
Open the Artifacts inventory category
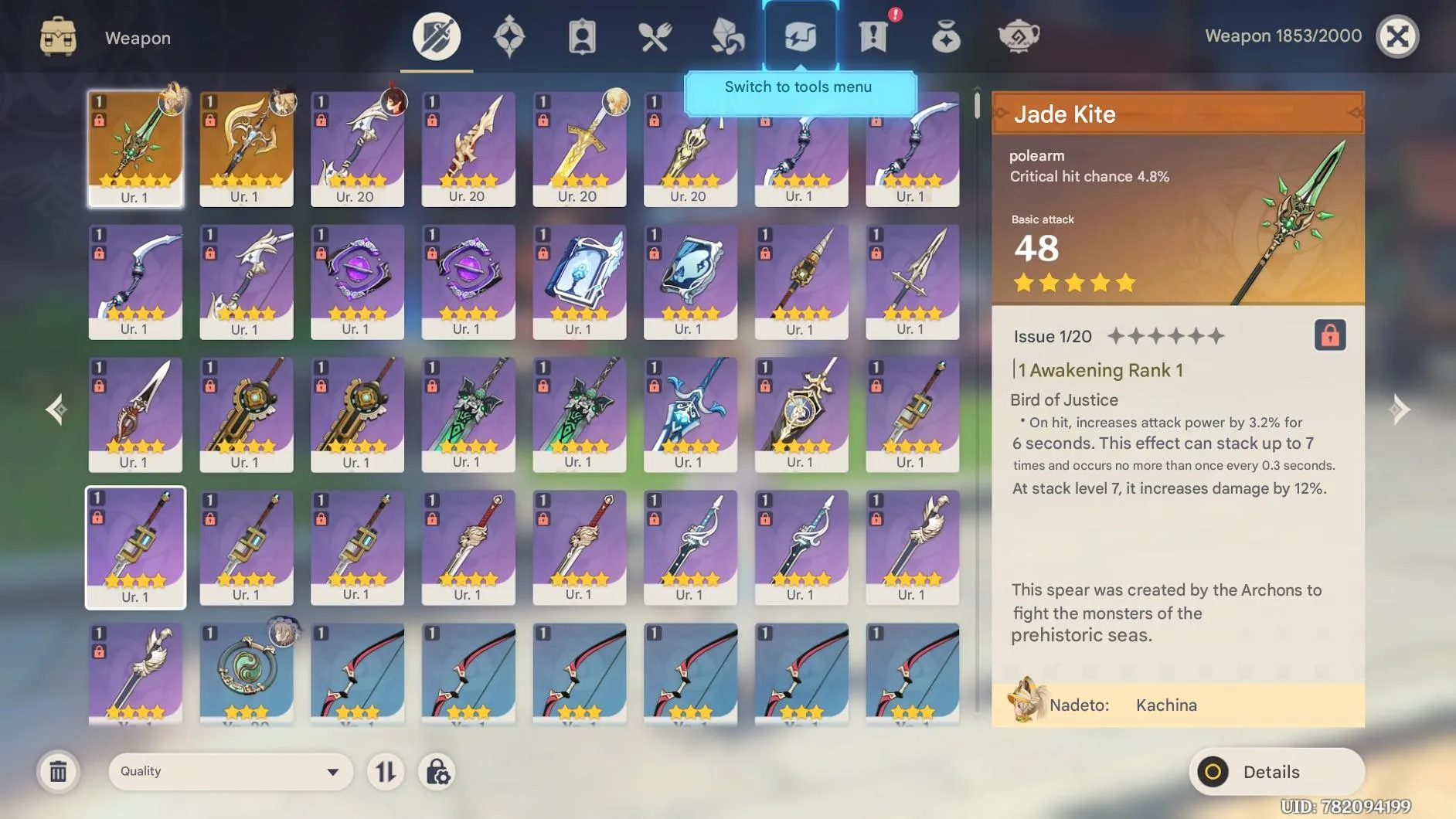tap(509, 35)
